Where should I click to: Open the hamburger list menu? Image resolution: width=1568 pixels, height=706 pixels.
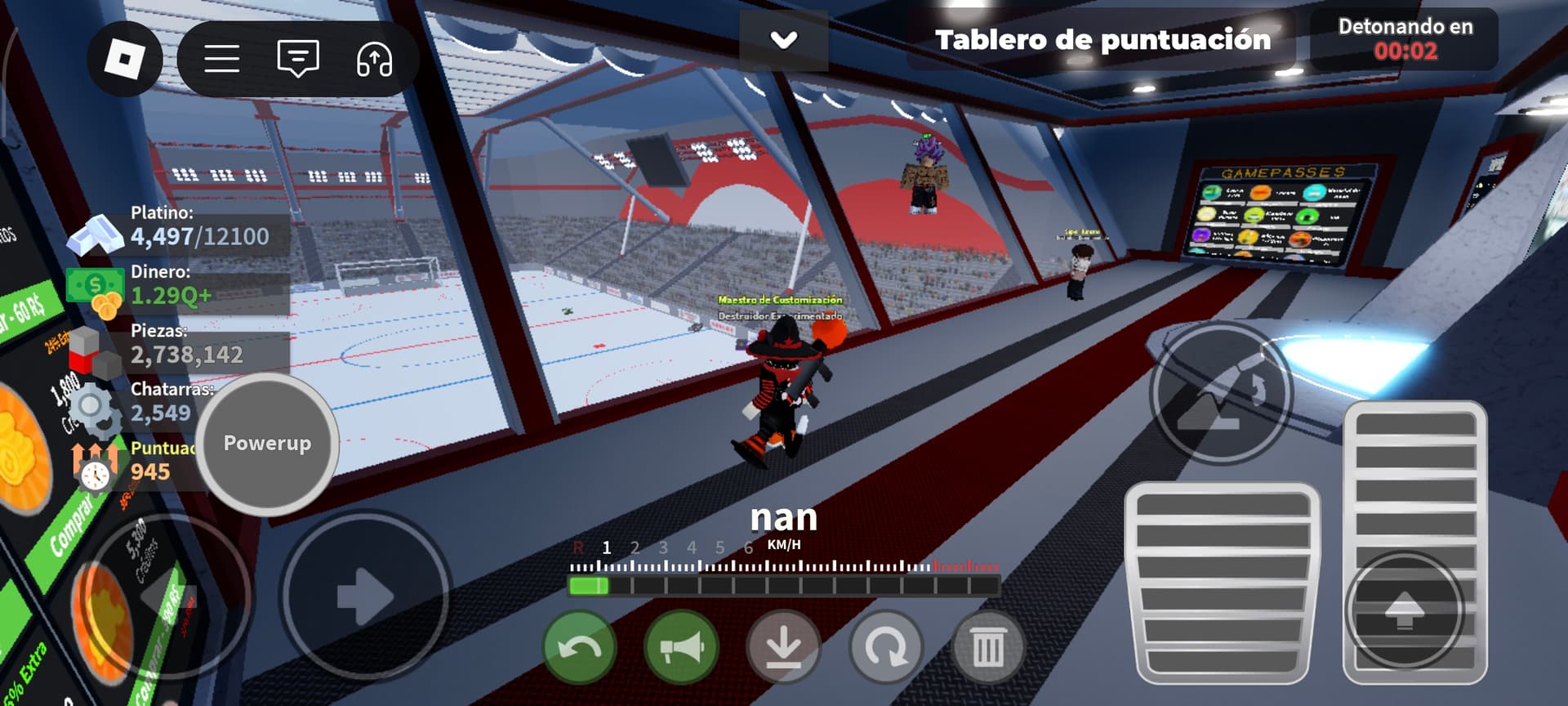(x=221, y=59)
